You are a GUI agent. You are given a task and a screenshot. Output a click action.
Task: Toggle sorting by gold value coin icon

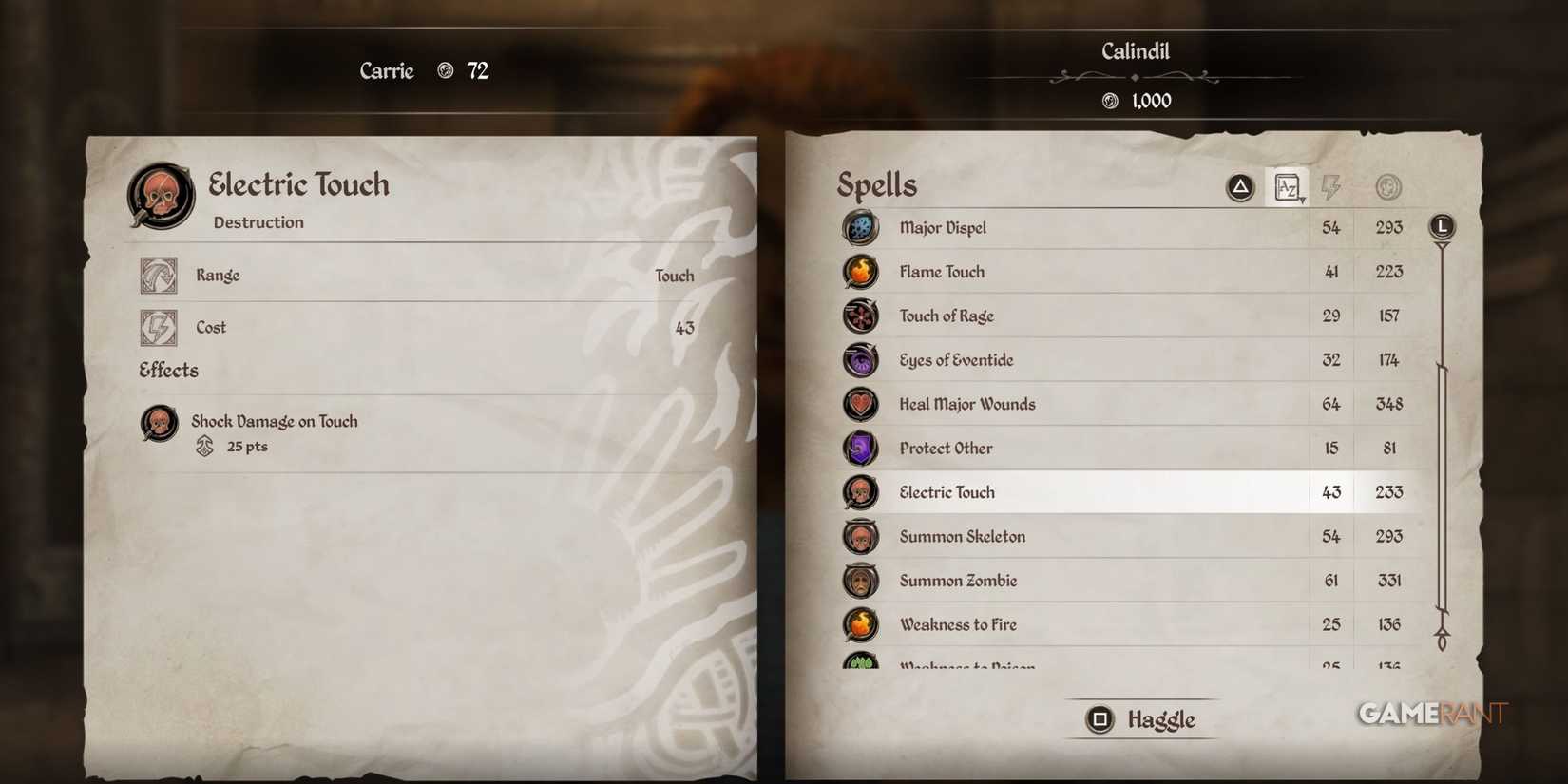(x=1387, y=186)
